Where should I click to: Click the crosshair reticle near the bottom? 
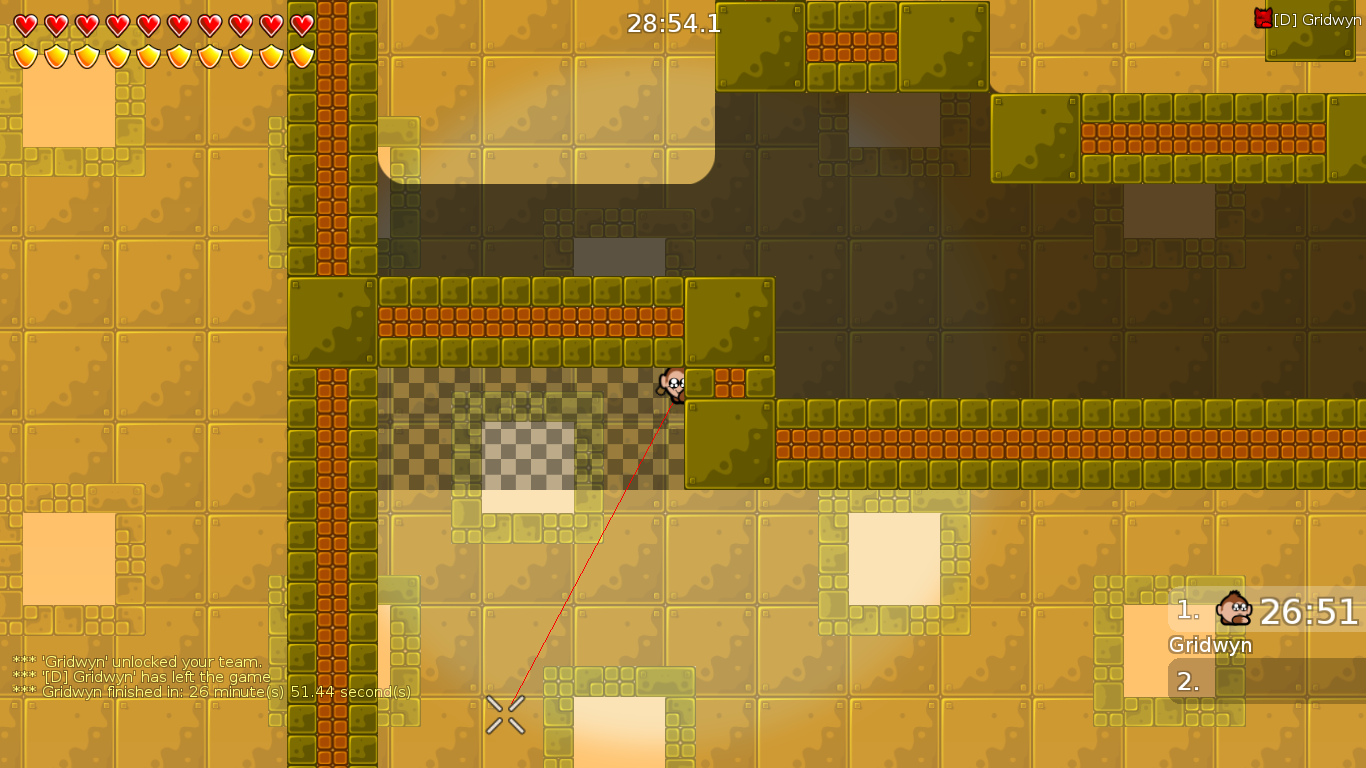coord(504,714)
